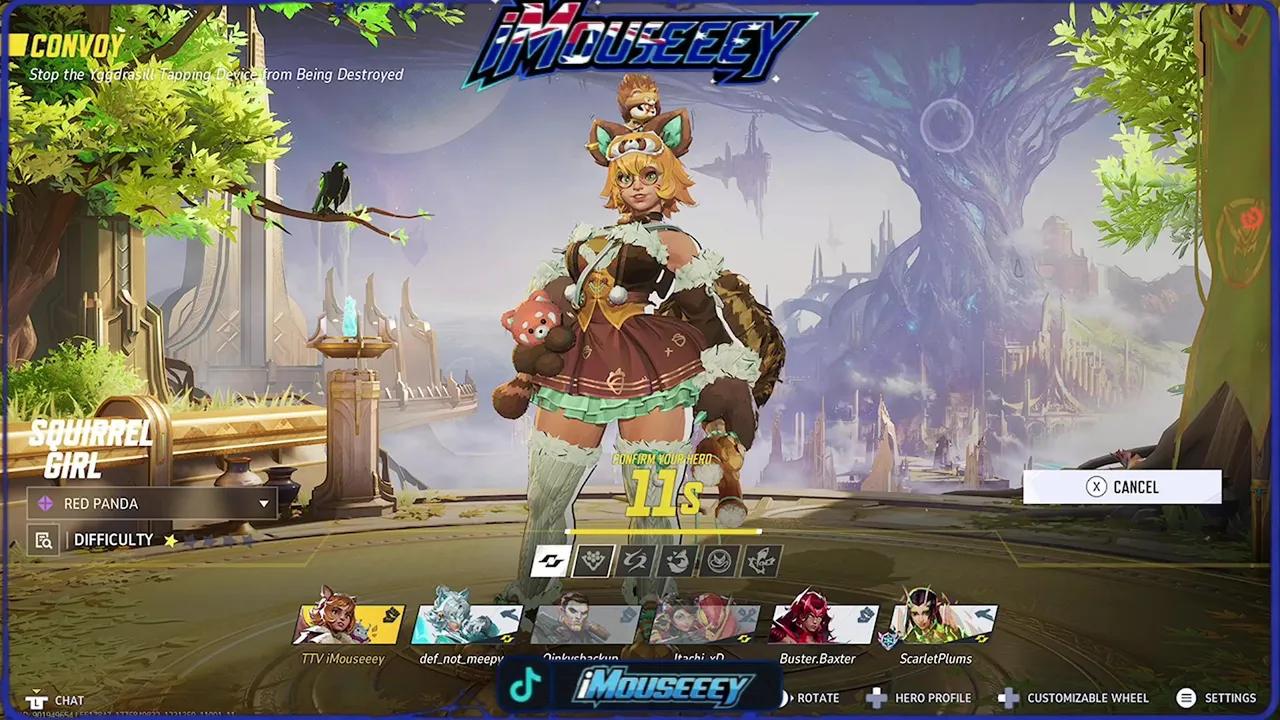The height and width of the screenshot is (720, 1280).
Task: Click the Hero Profile plus icon
Action: pyautogui.click(x=876, y=698)
